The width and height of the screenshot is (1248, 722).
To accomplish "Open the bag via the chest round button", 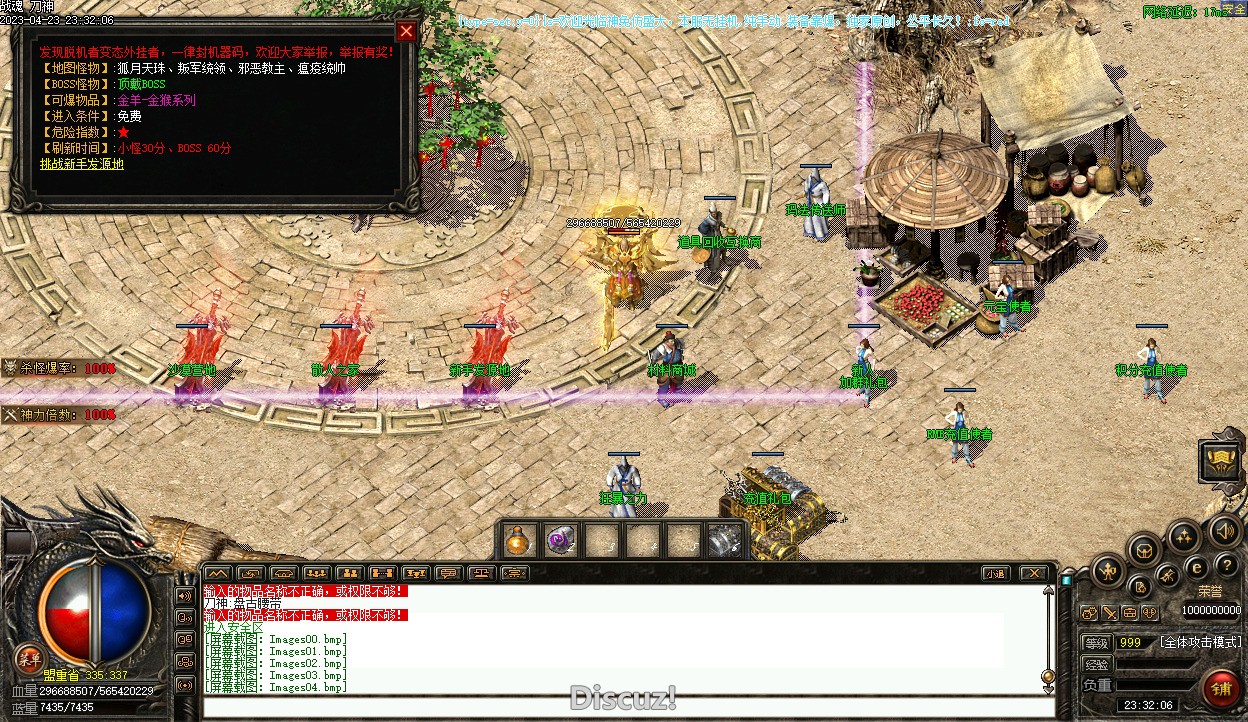I will click(x=1143, y=549).
